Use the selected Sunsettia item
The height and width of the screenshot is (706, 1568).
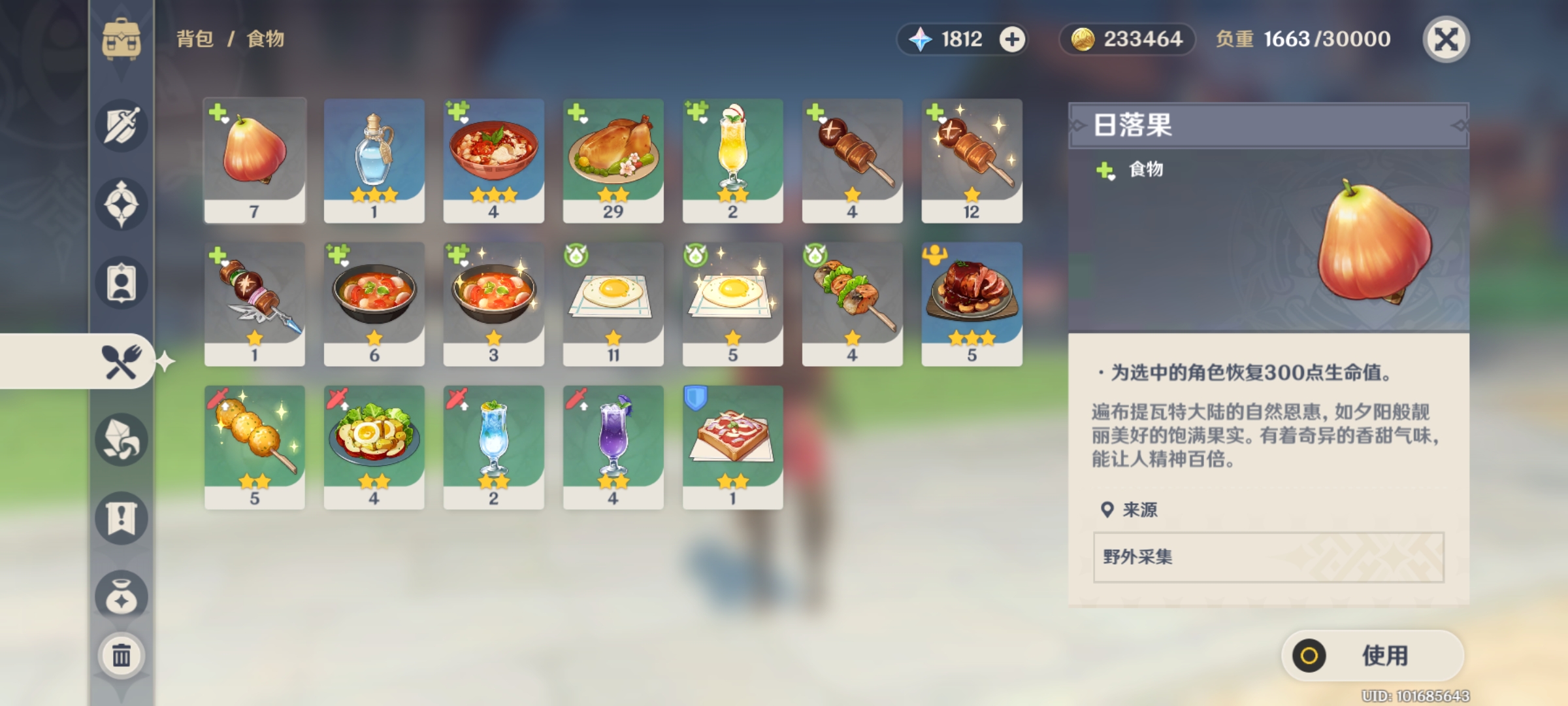pyautogui.click(x=1372, y=655)
